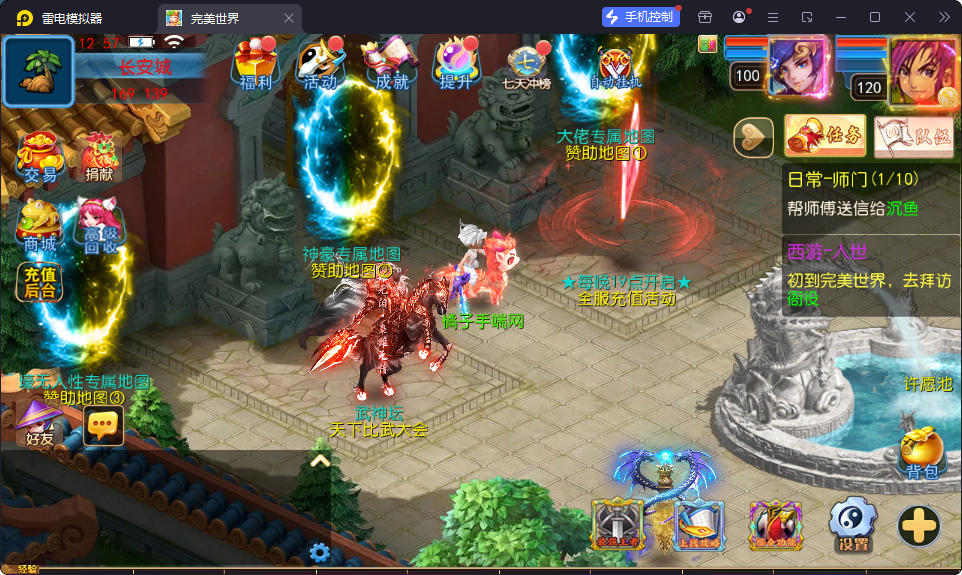
Task: Open the 捐献 donation menu
Action: coord(99,160)
